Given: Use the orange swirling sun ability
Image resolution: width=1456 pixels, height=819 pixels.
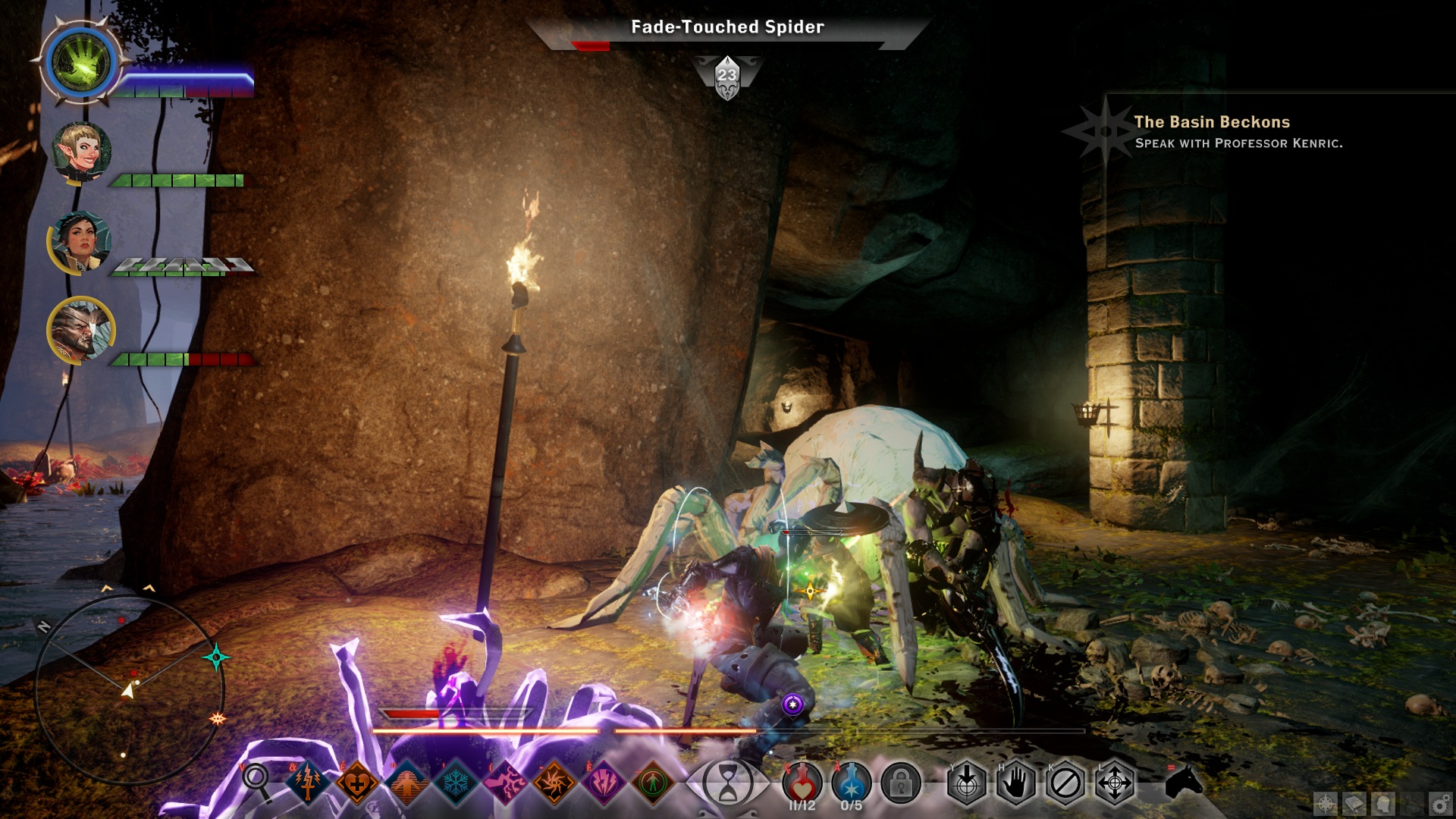Looking at the screenshot, I should pyautogui.click(x=554, y=782).
